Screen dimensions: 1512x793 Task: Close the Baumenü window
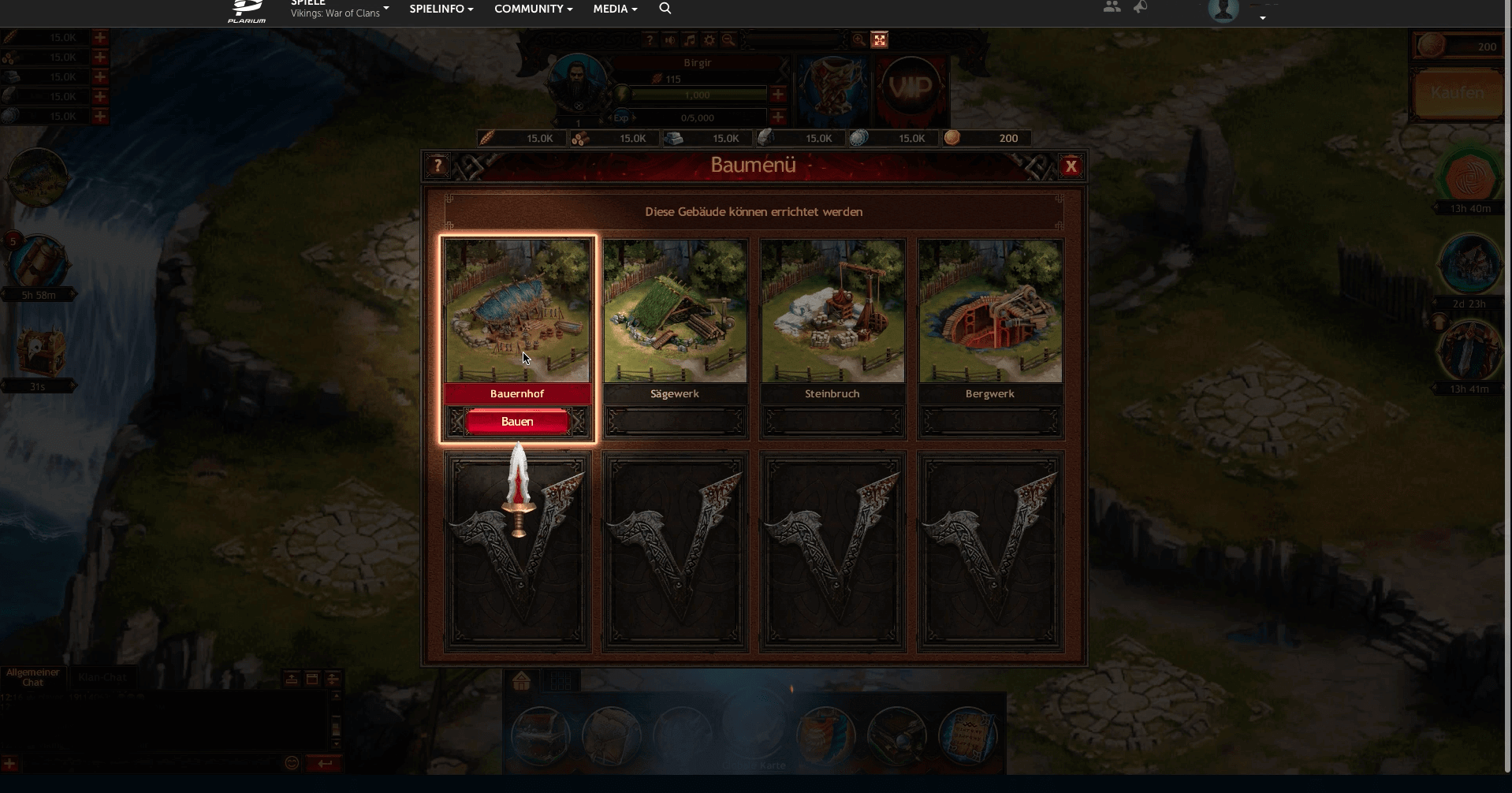click(x=1071, y=166)
